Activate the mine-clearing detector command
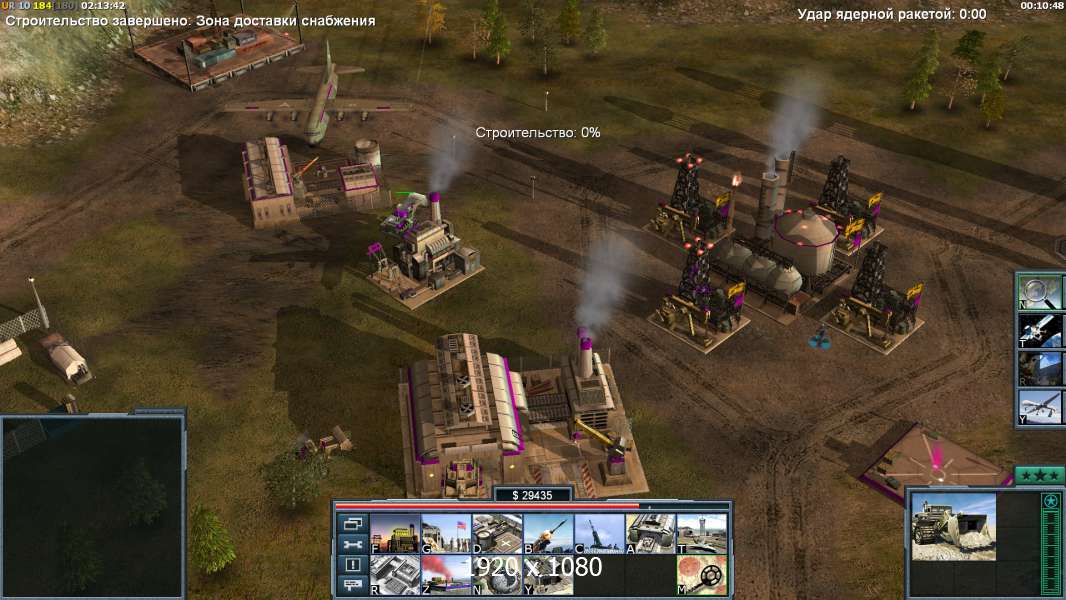Screen dimensions: 1066x600 click(701, 575)
